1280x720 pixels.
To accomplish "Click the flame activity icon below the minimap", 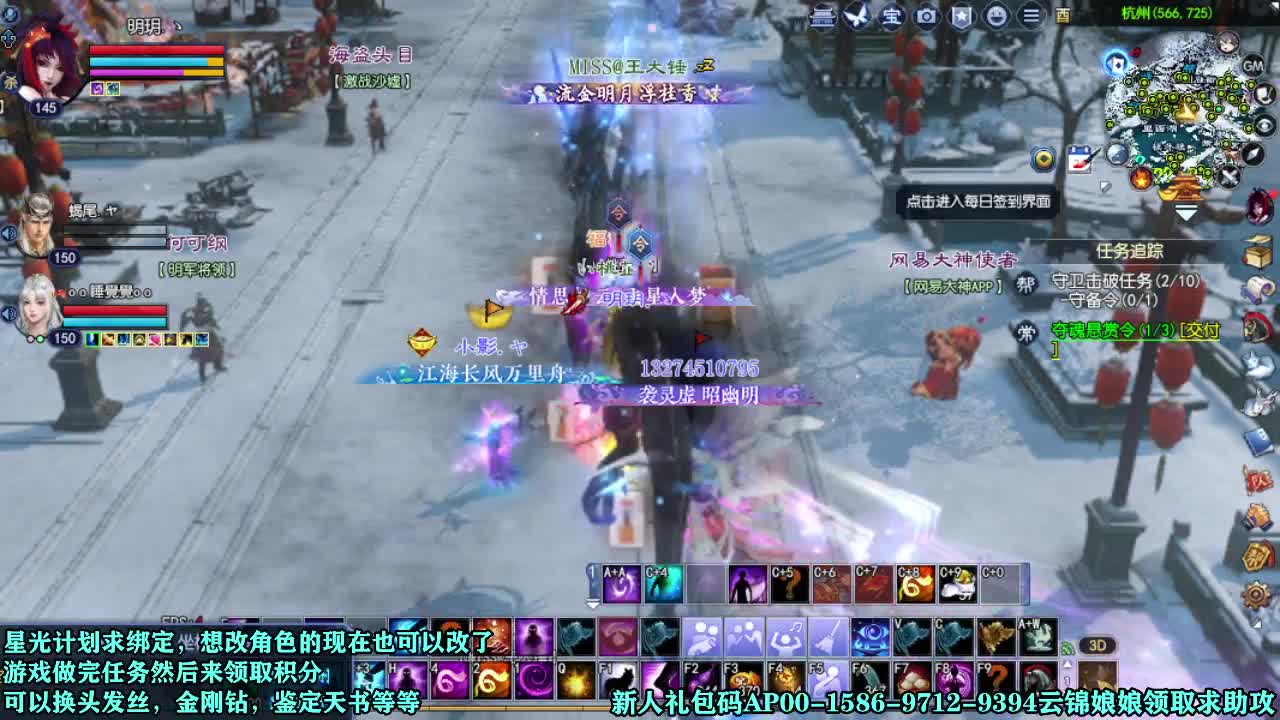I will click(1141, 179).
